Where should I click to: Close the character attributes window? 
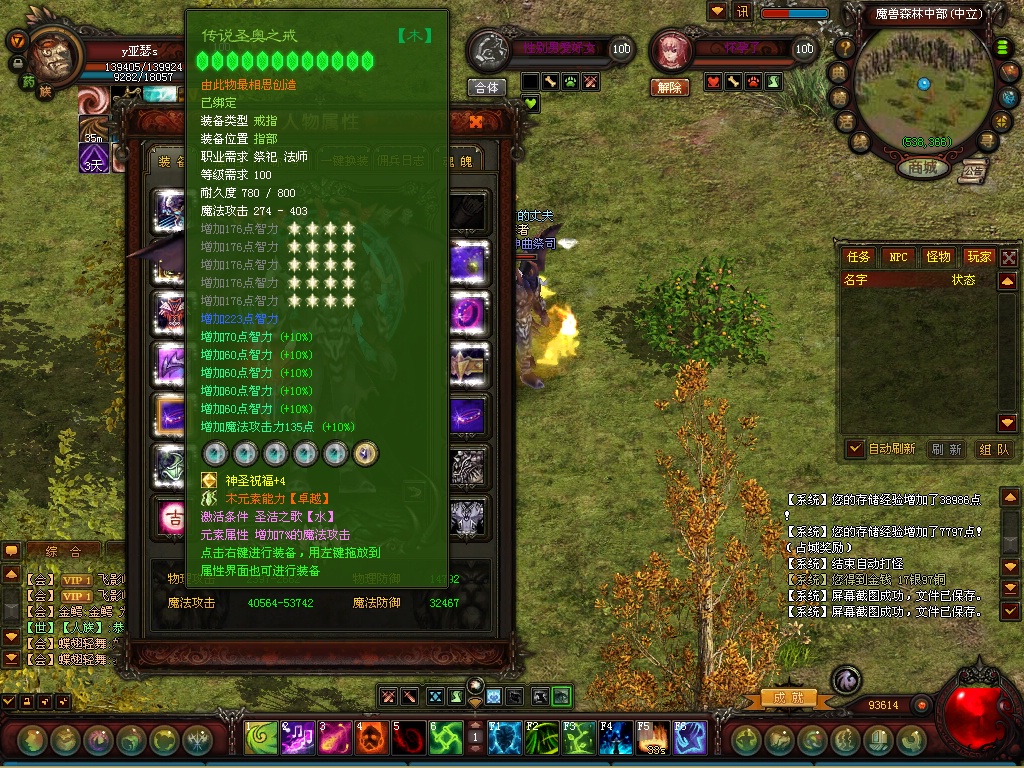(x=476, y=122)
